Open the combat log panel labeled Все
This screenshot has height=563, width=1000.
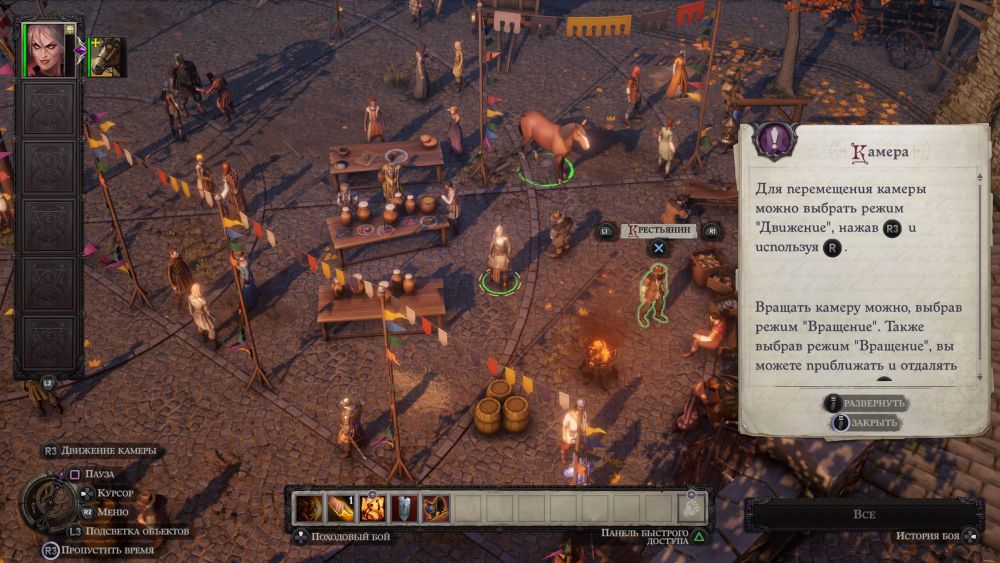(865, 514)
